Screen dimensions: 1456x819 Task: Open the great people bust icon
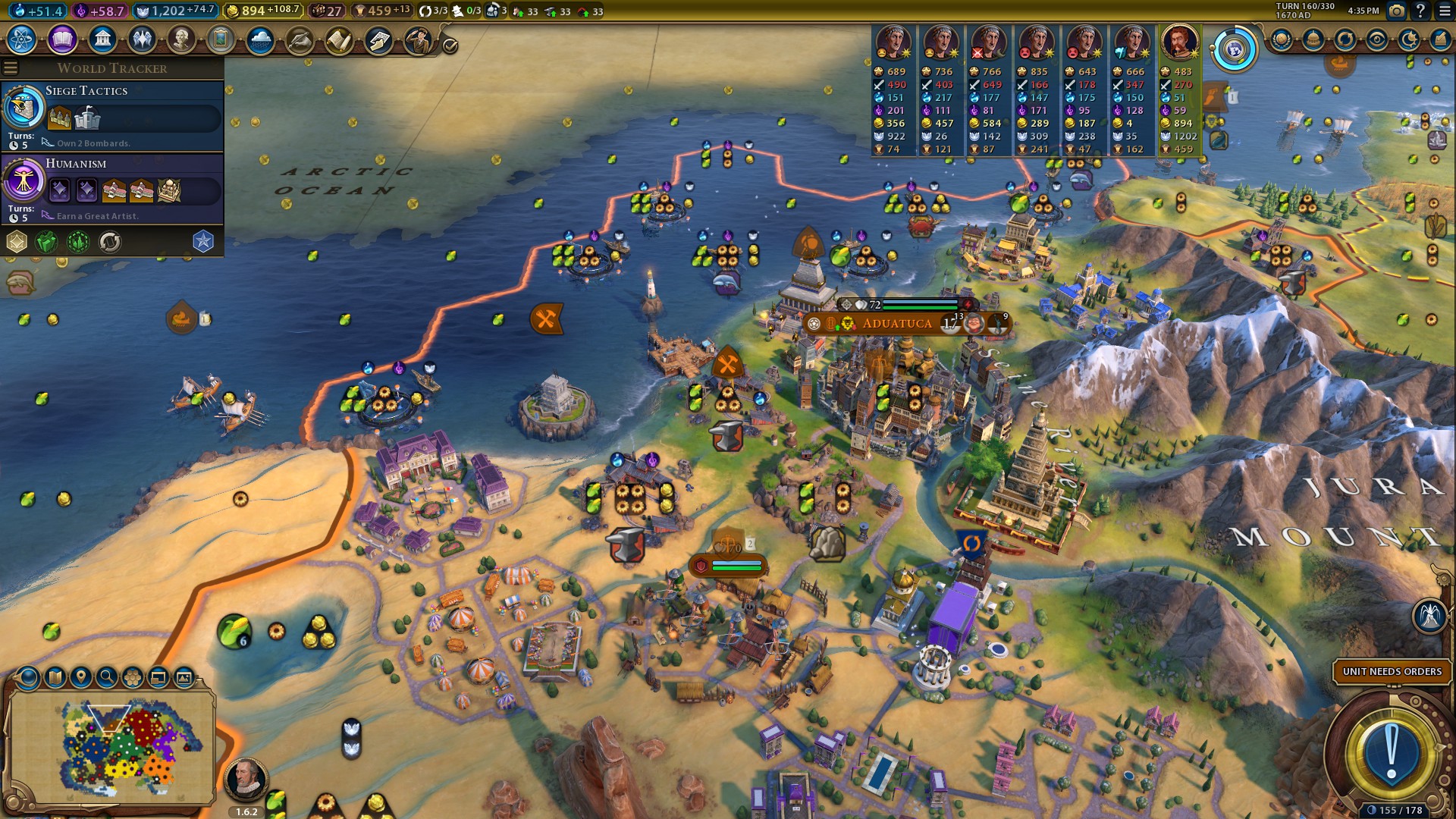181,39
